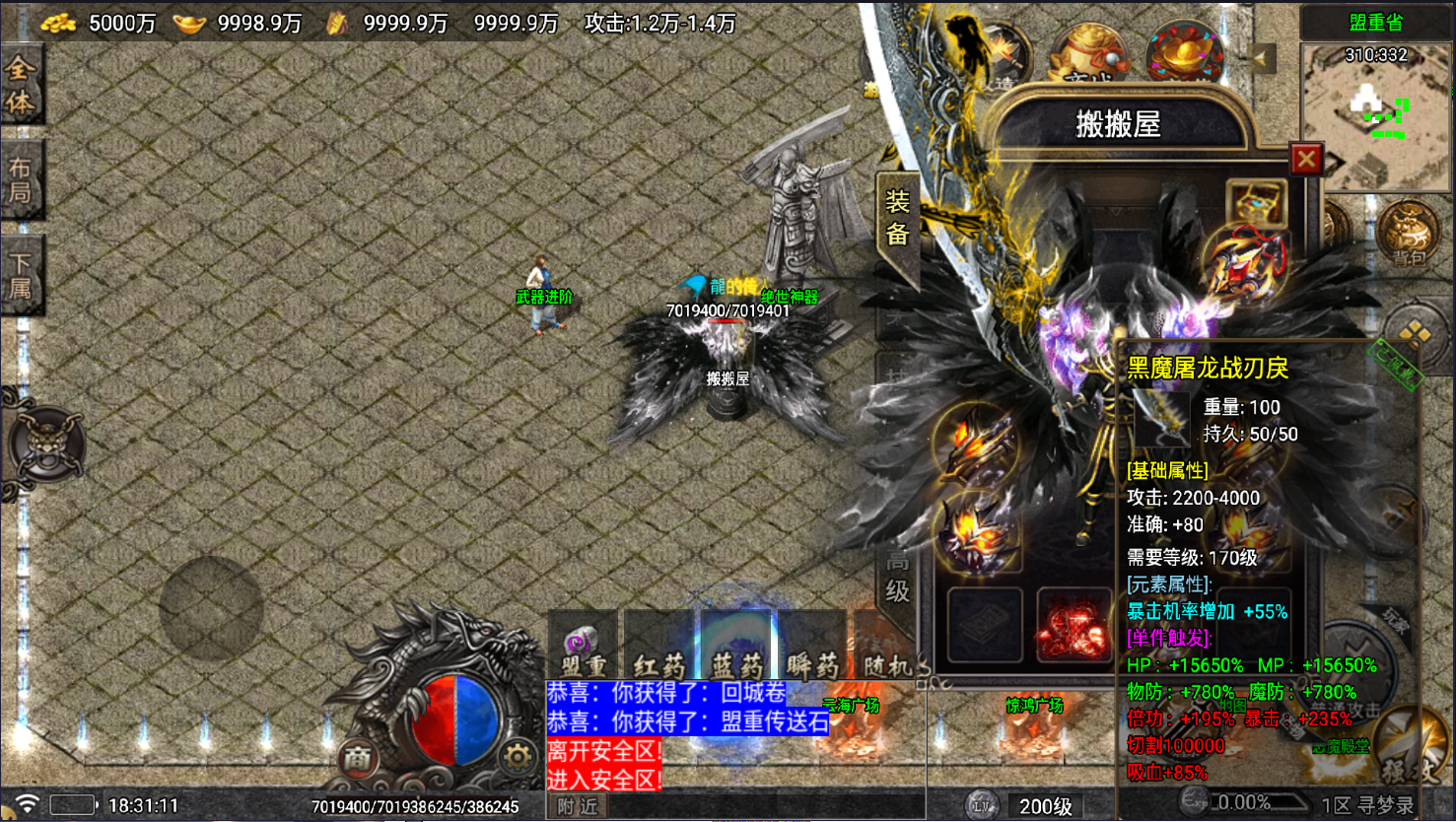Use the 瞬药 instant potion slot

pos(812,651)
